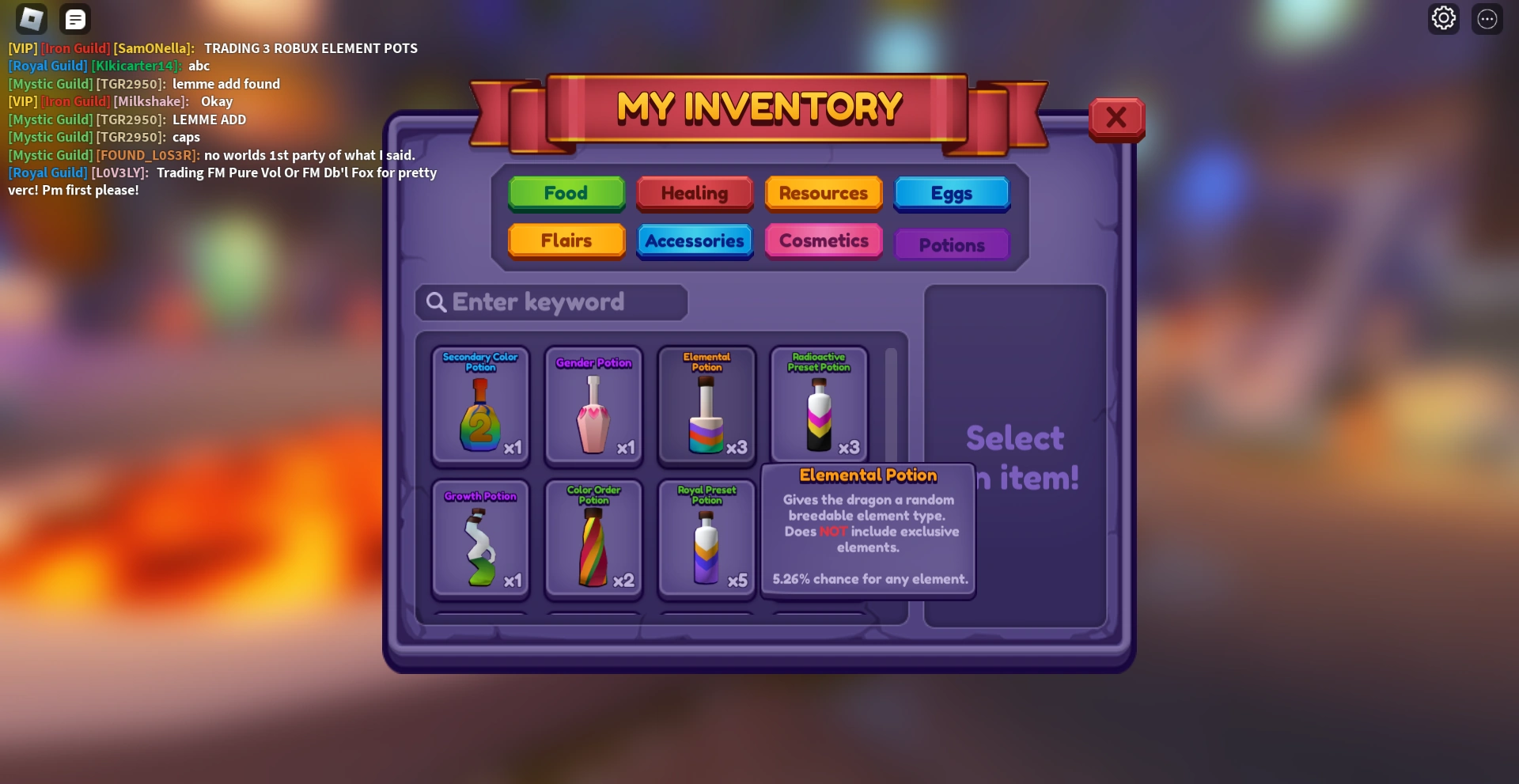1519x784 pixels.
Task: Open the Roblox home menu icon
Action: [31, 18]
